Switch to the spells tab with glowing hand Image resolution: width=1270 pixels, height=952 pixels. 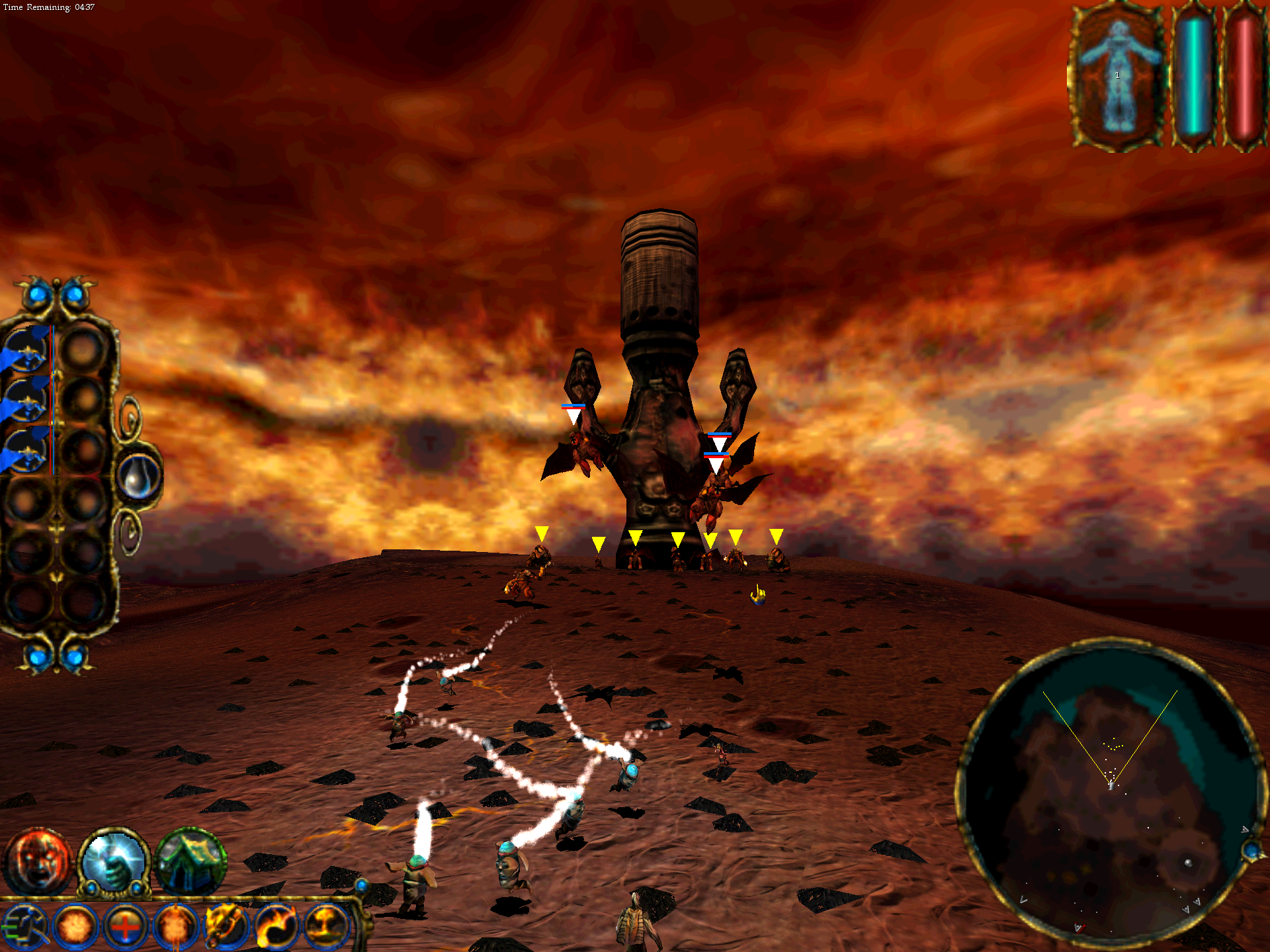[x=114, y=861]
